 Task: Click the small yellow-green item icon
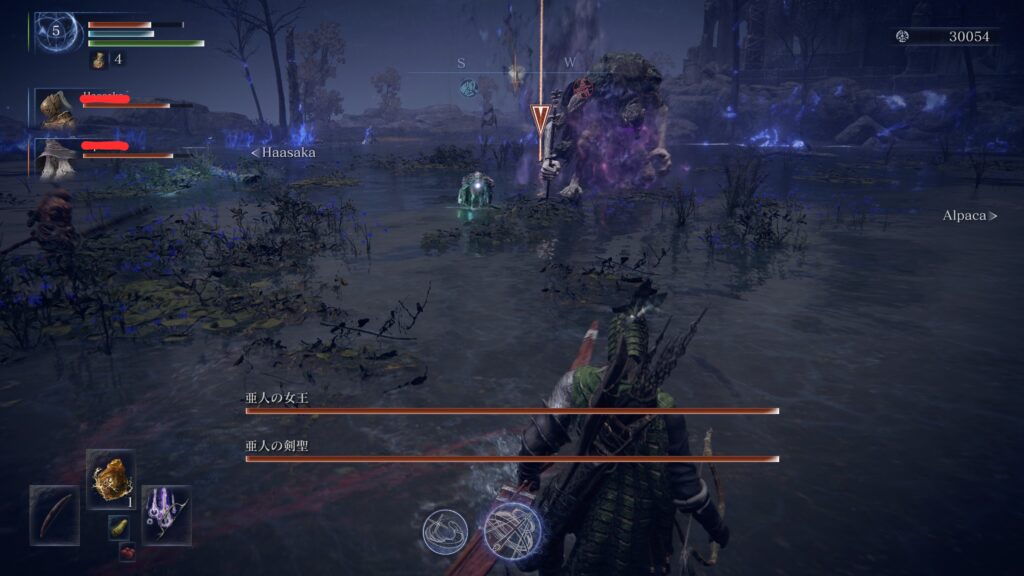(118, 527)
